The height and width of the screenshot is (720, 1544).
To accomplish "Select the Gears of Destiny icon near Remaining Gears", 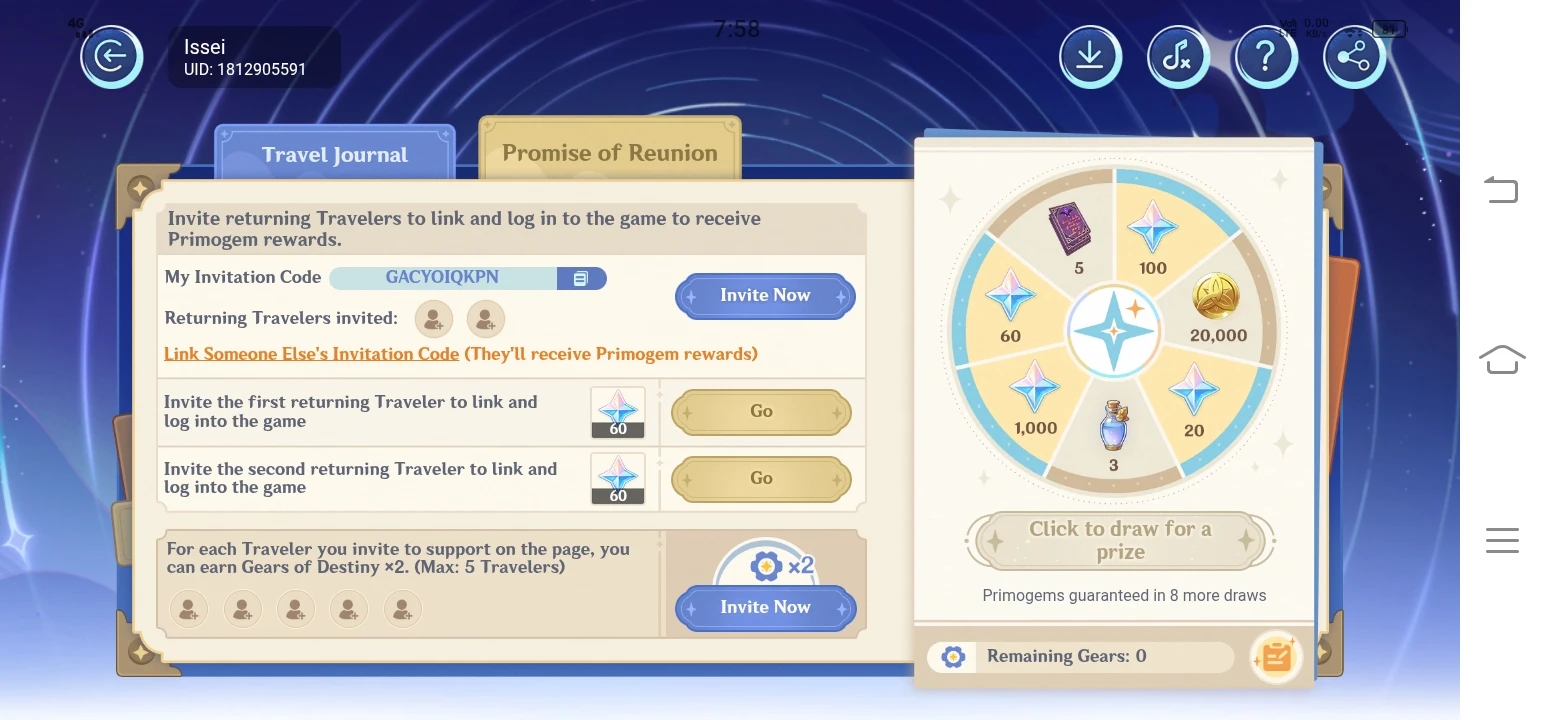I will (x=951, y=656).
